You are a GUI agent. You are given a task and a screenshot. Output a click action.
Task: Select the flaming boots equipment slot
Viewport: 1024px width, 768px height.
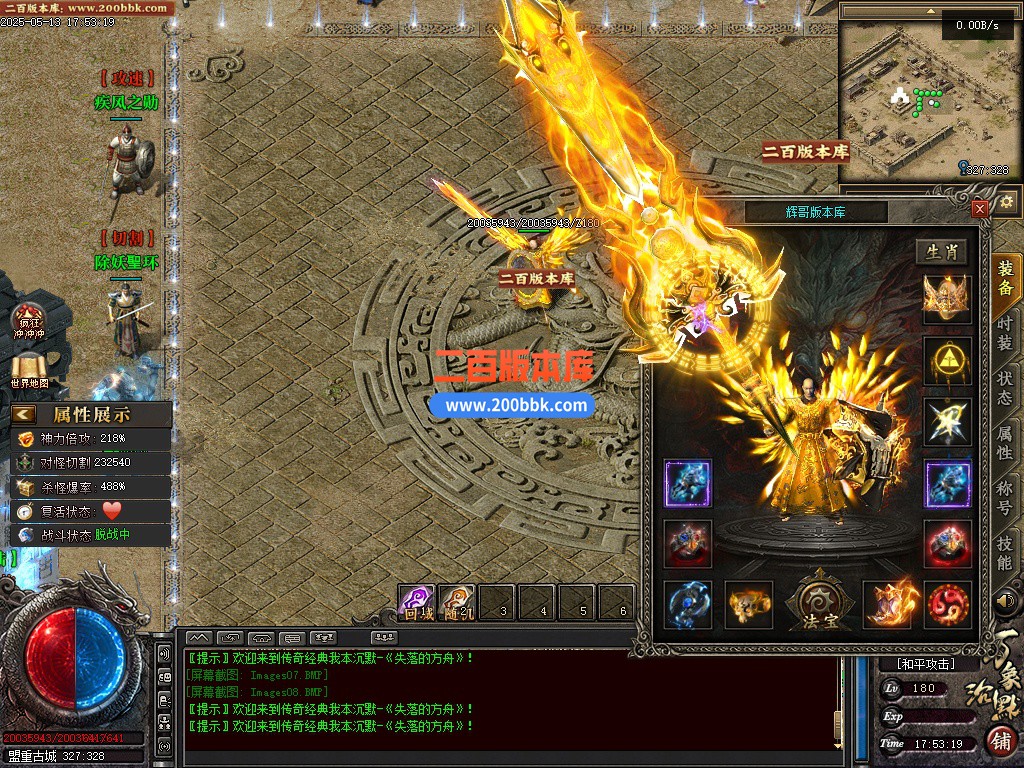(887, 605)
